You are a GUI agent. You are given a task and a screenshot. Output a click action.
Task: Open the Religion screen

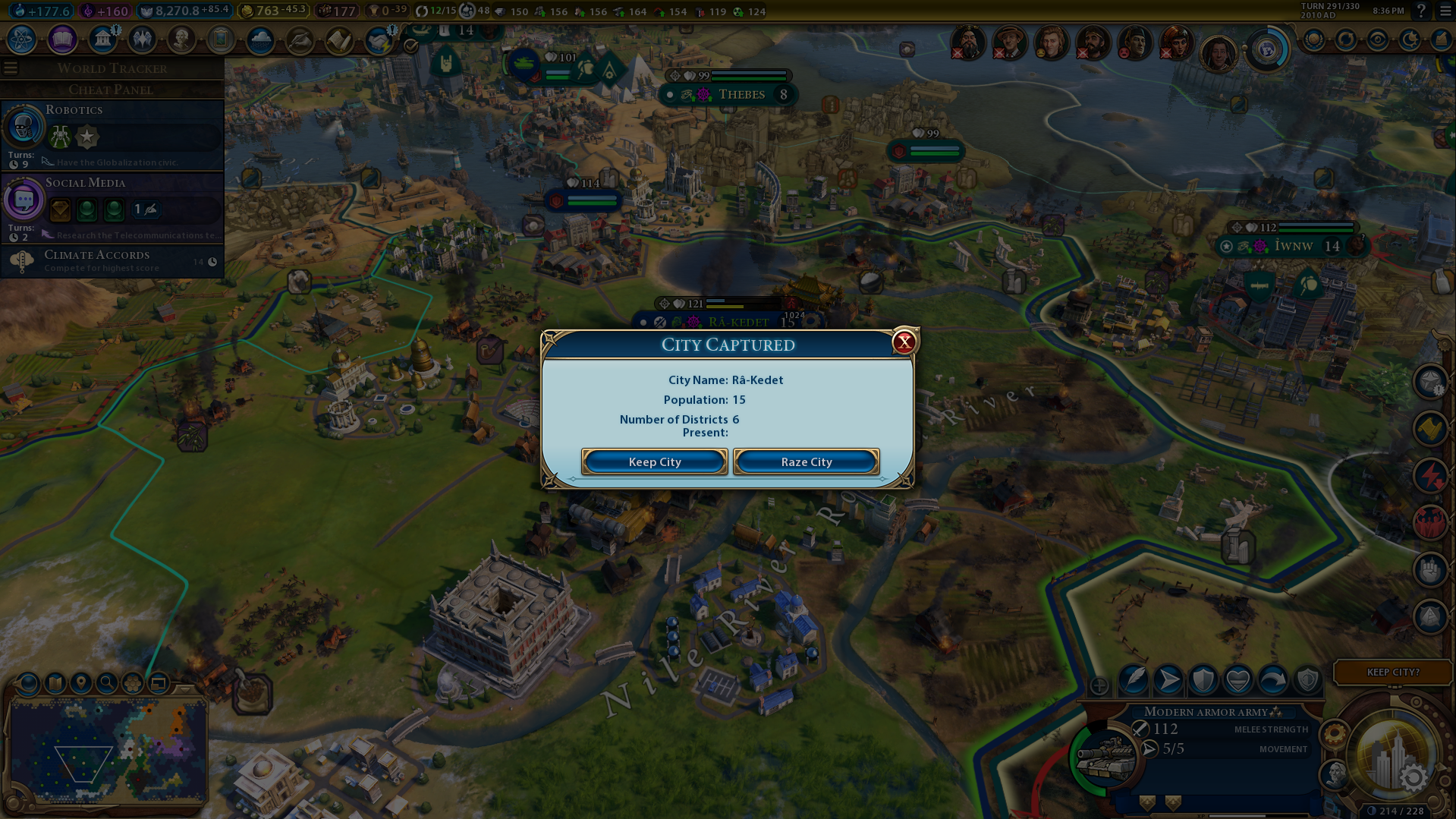[x=142, y=39]
